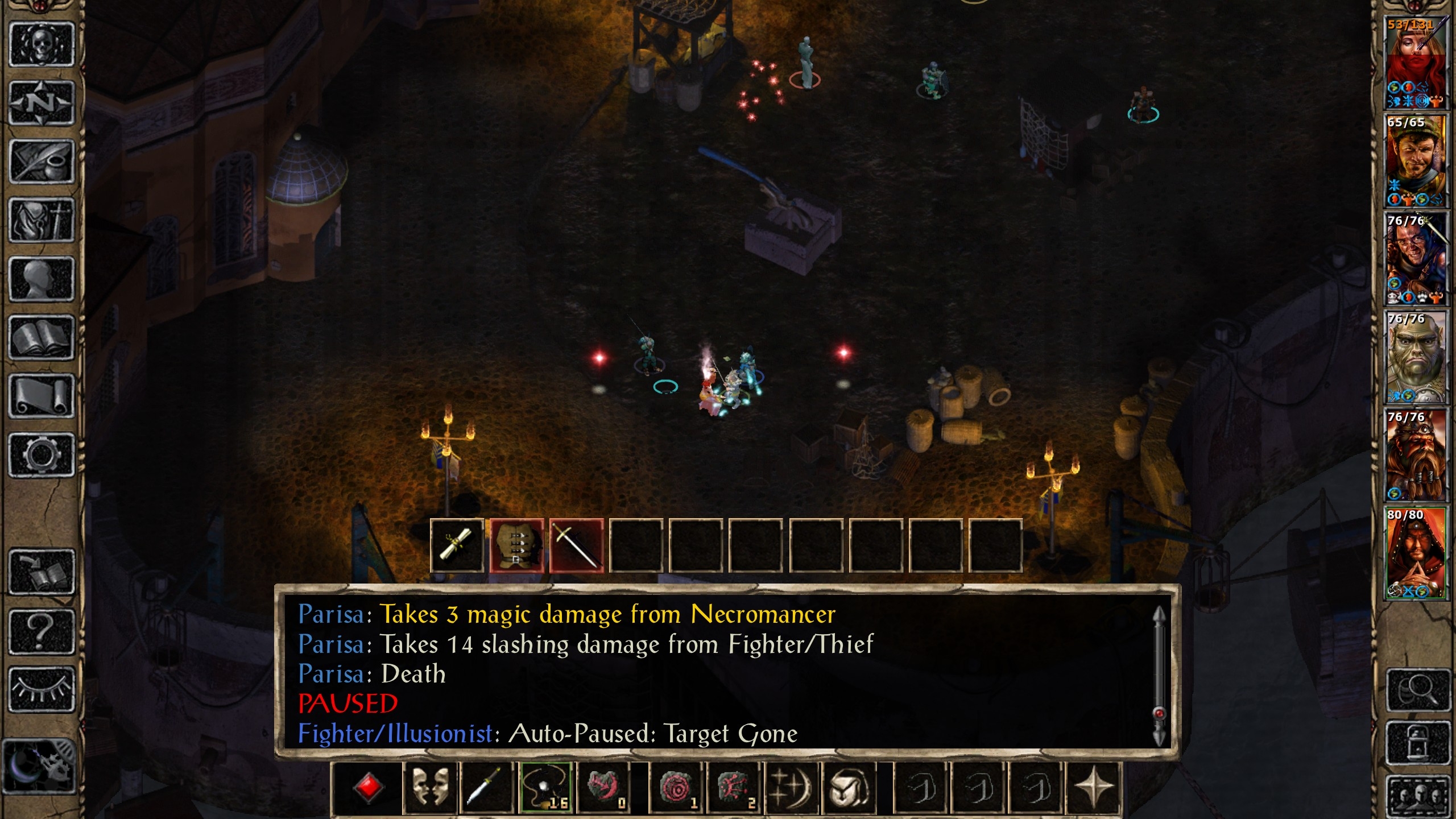This screenshot has width=1456, height=819.
Task: Select the half-orc party member portrait
Action: pos(1416,357)
